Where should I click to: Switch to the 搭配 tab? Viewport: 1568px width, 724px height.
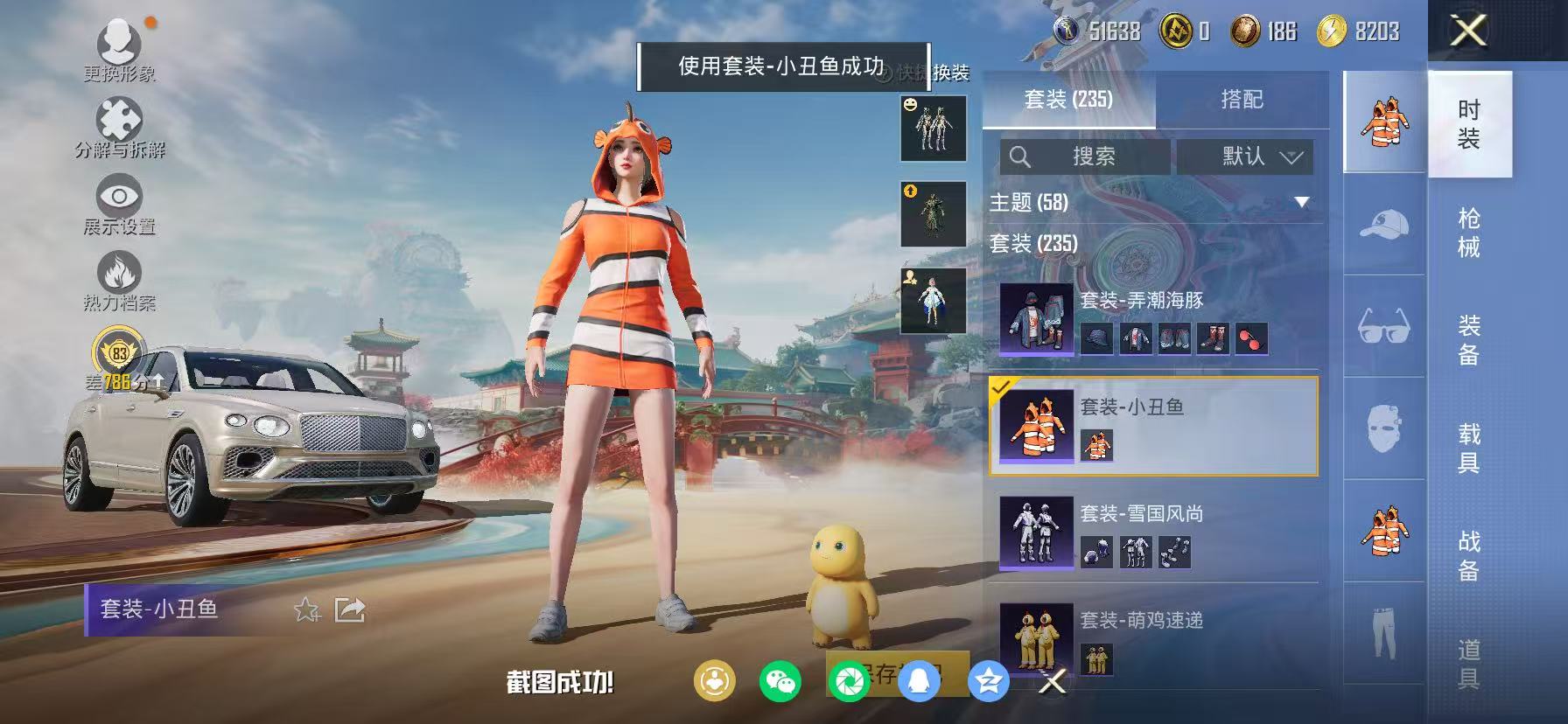click(1242, 100)
